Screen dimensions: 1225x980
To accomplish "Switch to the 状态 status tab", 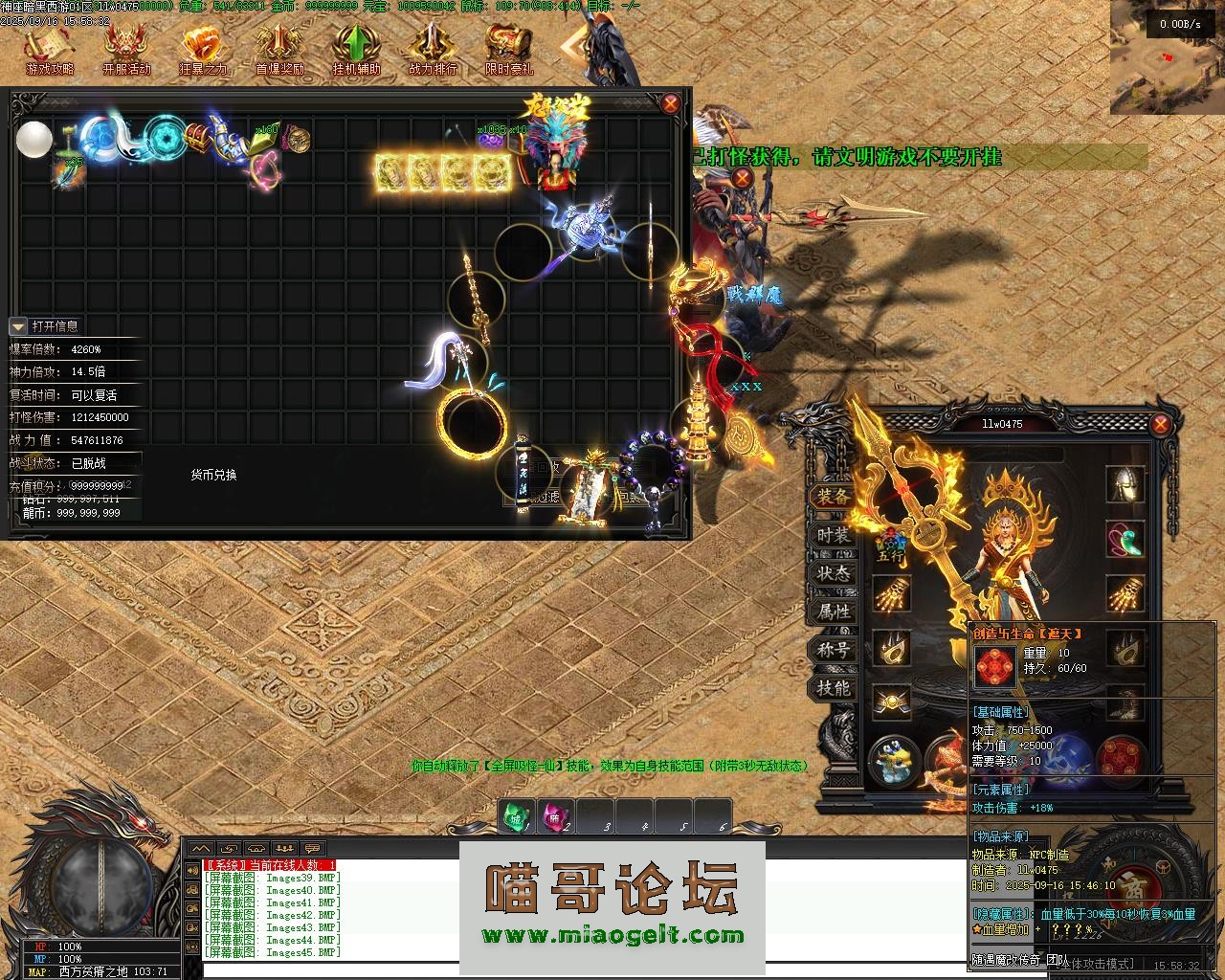I will [833, 573].
